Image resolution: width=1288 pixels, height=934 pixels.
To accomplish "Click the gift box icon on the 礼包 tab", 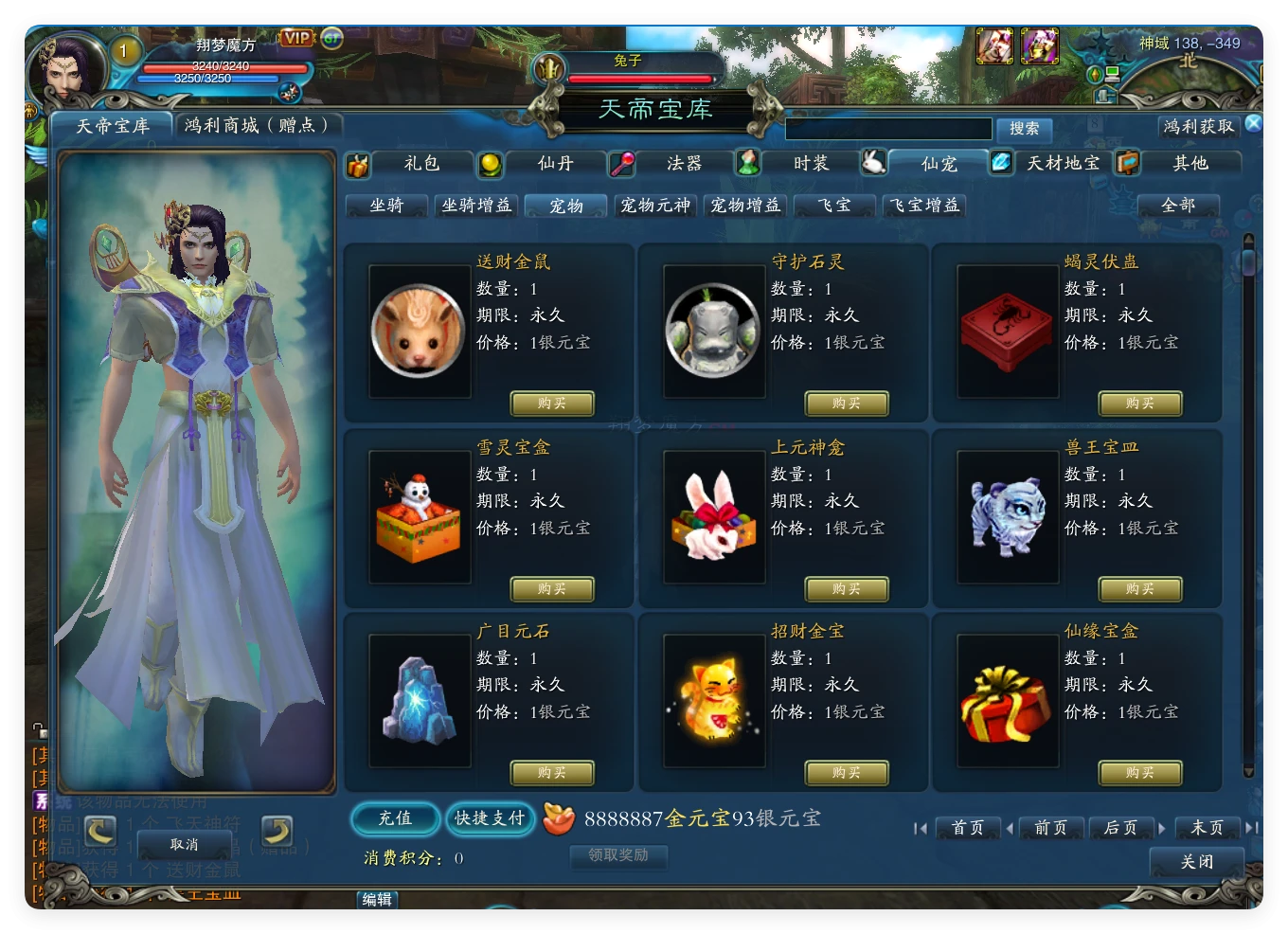I will point(358,163).
